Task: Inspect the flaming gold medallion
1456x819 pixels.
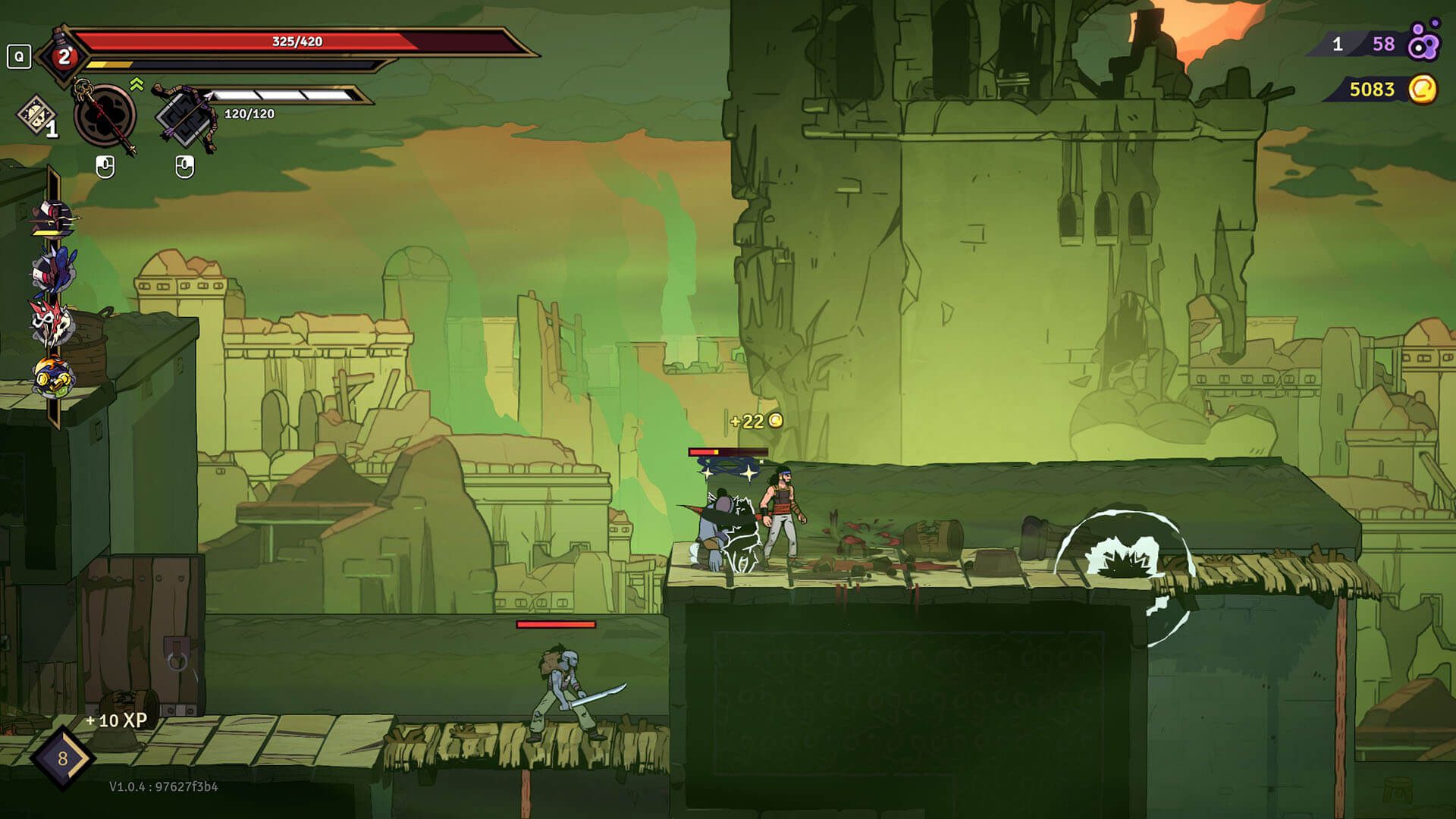Action: coord(52,375)
